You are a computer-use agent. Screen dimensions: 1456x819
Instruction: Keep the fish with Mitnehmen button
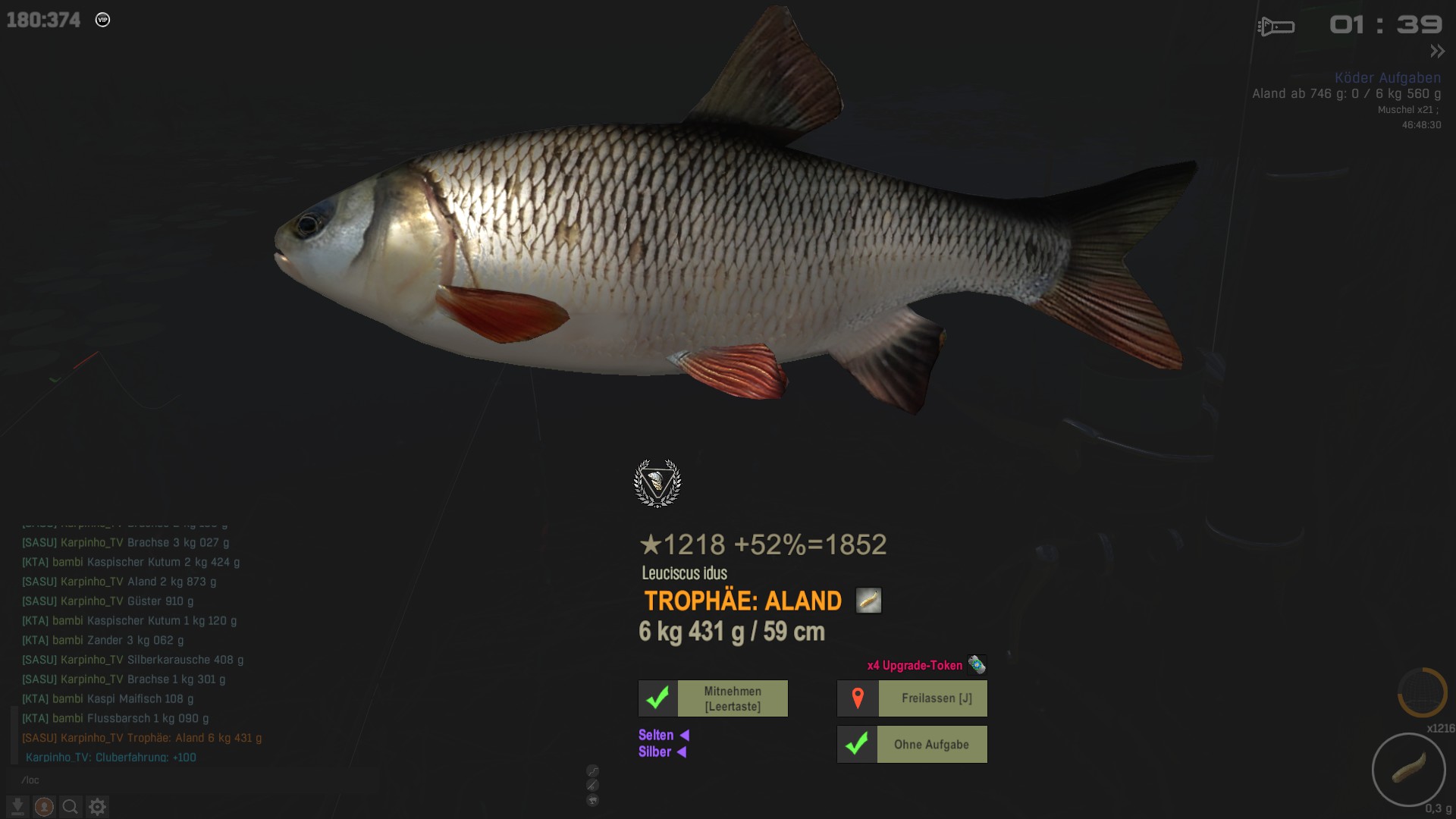pos(713,698)
